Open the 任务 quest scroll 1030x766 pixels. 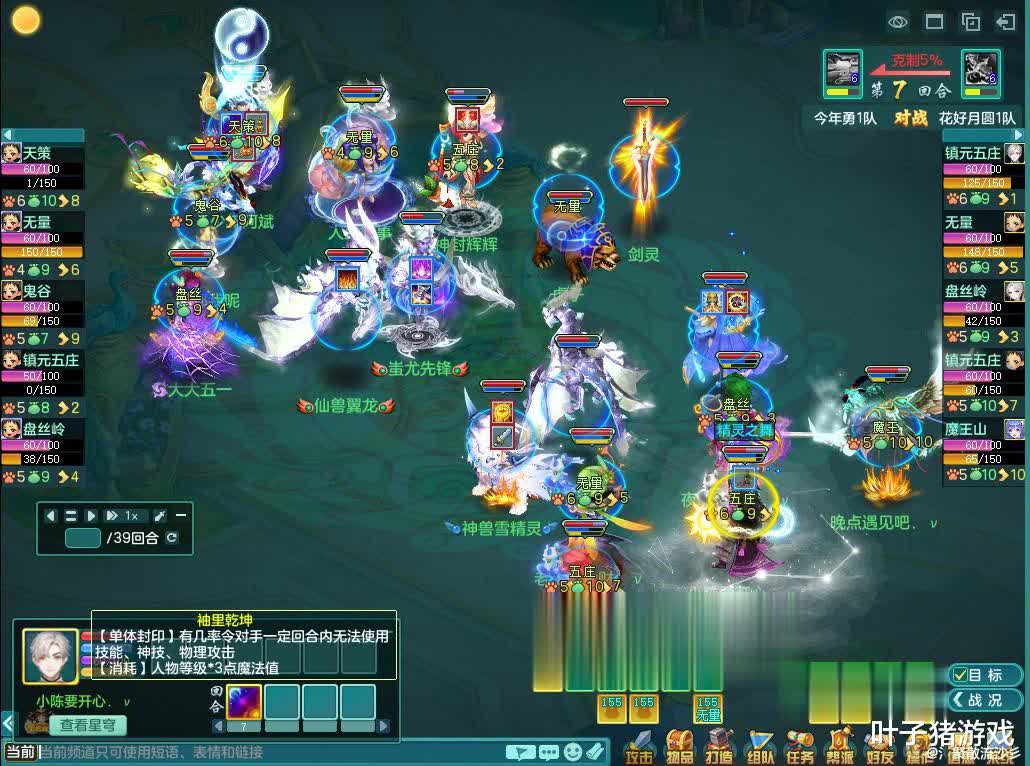click(800, 745)
